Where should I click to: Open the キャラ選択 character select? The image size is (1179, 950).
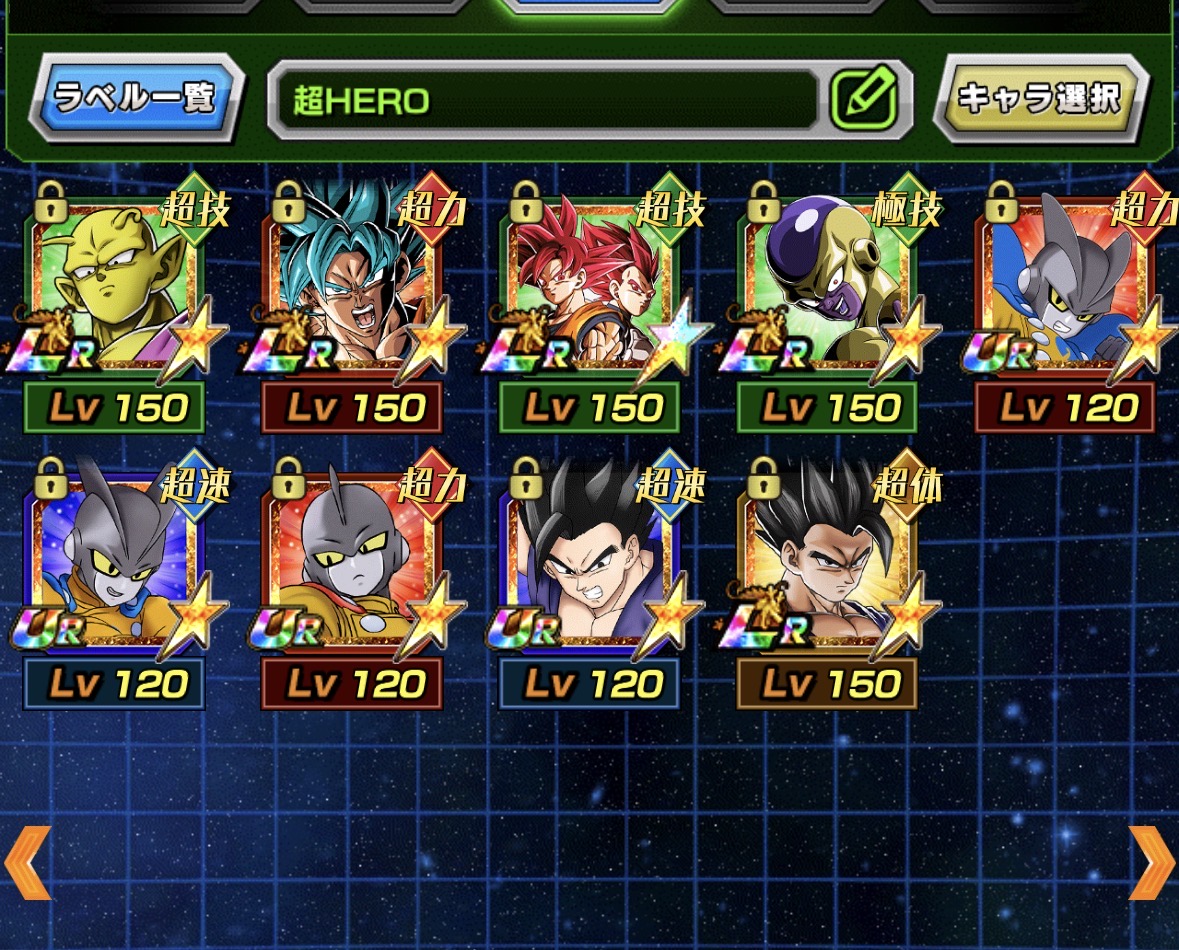pyautogui.click(x=1040, y=99)
